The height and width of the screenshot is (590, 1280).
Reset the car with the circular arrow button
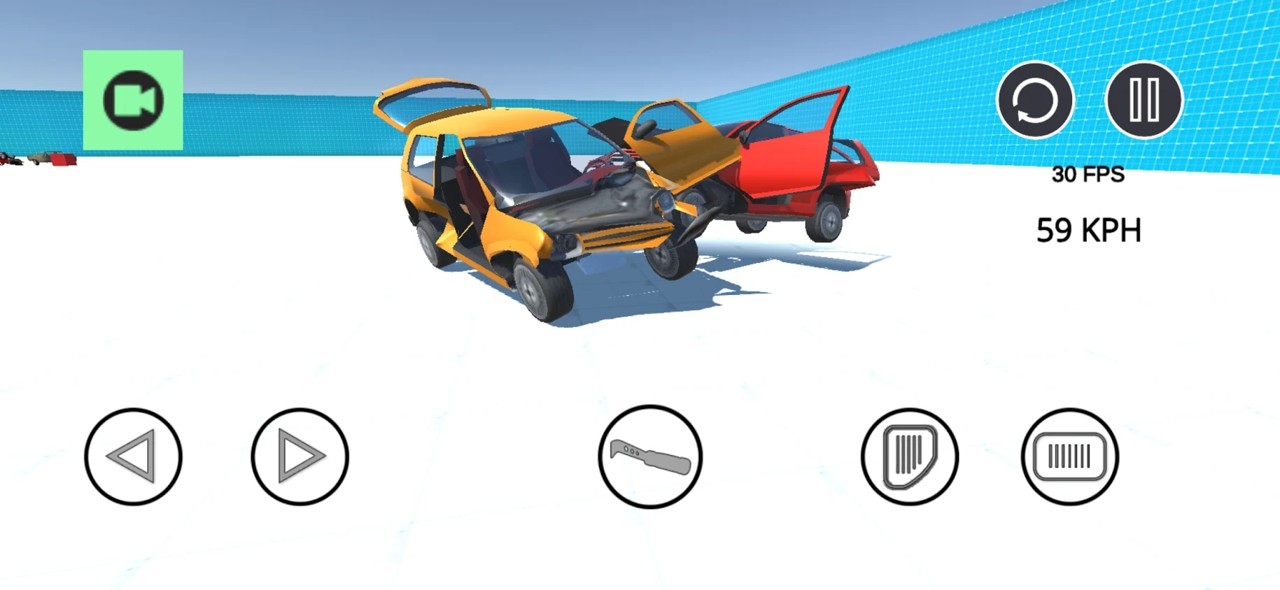[x=1035, y=100]
